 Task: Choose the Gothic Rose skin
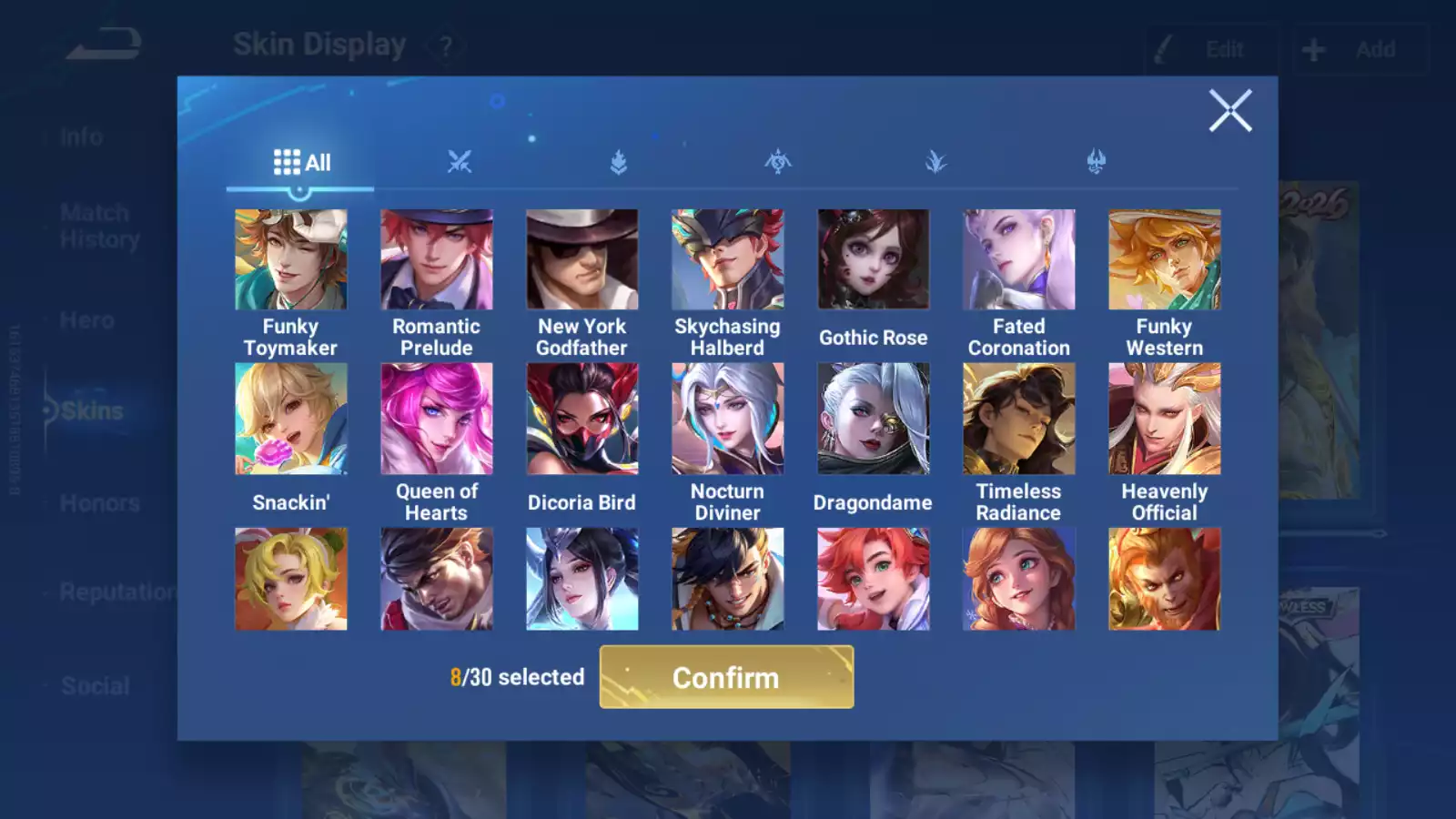click(873, 260)
